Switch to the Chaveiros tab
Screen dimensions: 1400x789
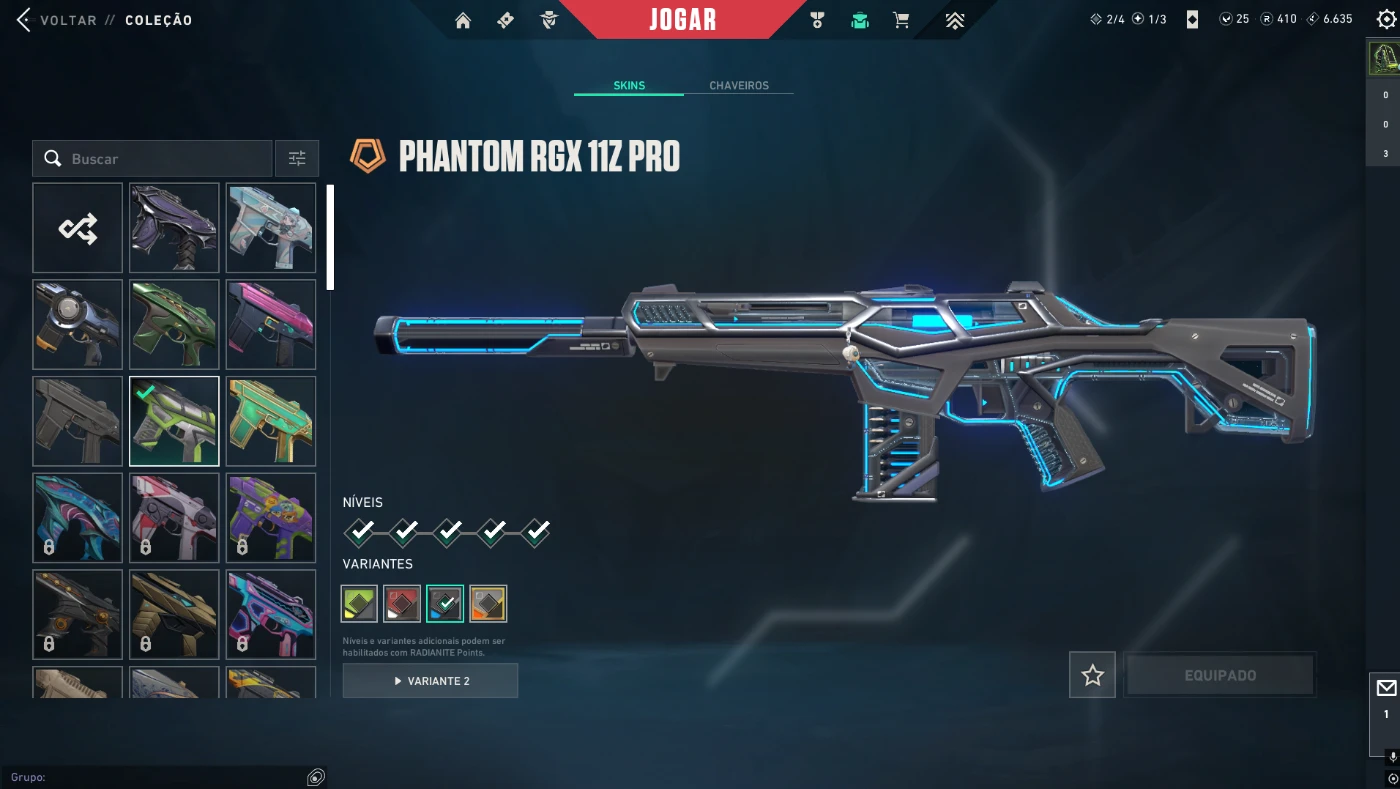click(739, 86)
